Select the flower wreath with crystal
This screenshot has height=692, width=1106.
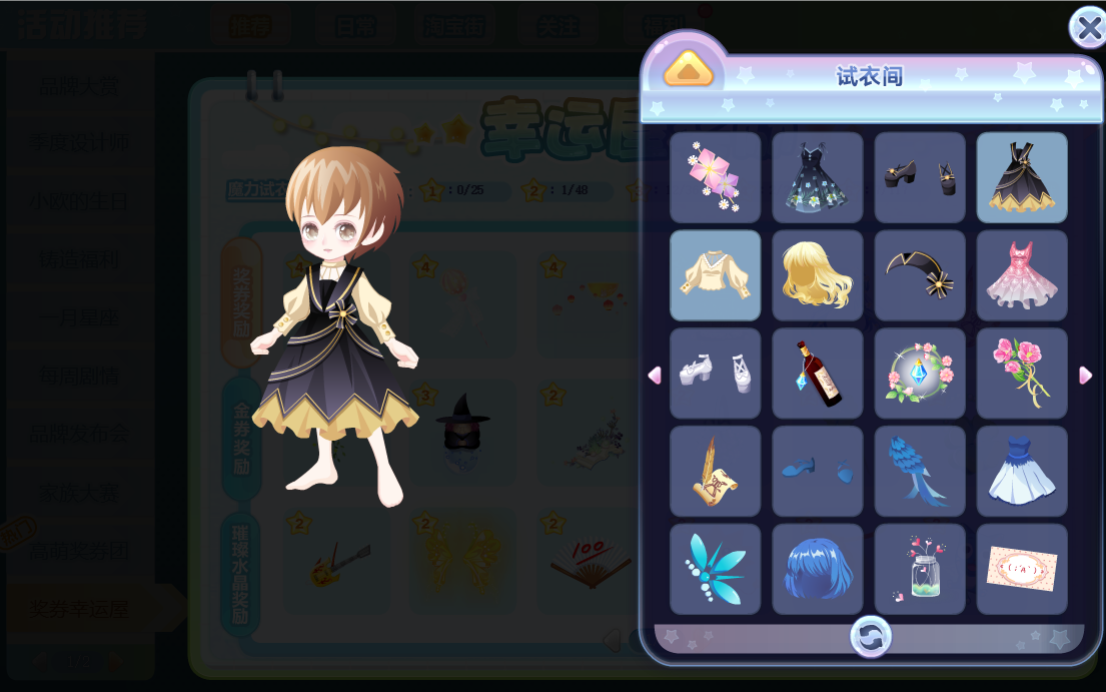pos(920,373)
